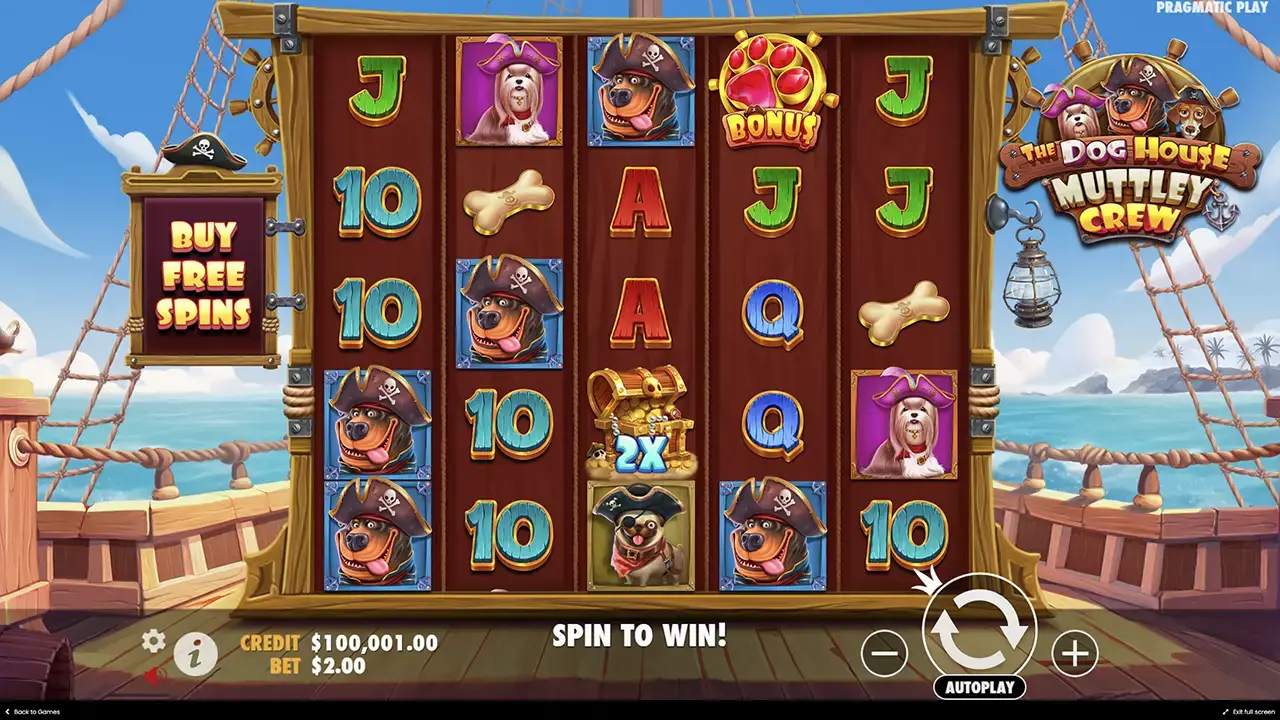Decrease the bet with the minus button

[x=884, y=654]
